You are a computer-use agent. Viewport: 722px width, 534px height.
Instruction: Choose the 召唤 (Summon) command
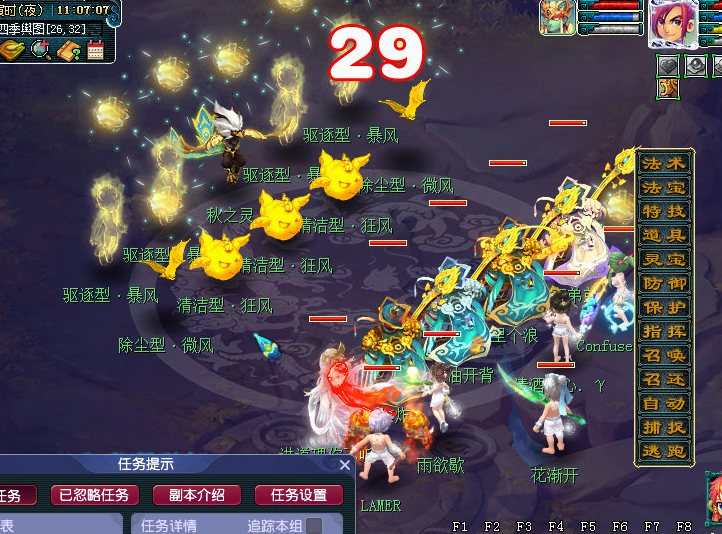click(x=664, y=355)
